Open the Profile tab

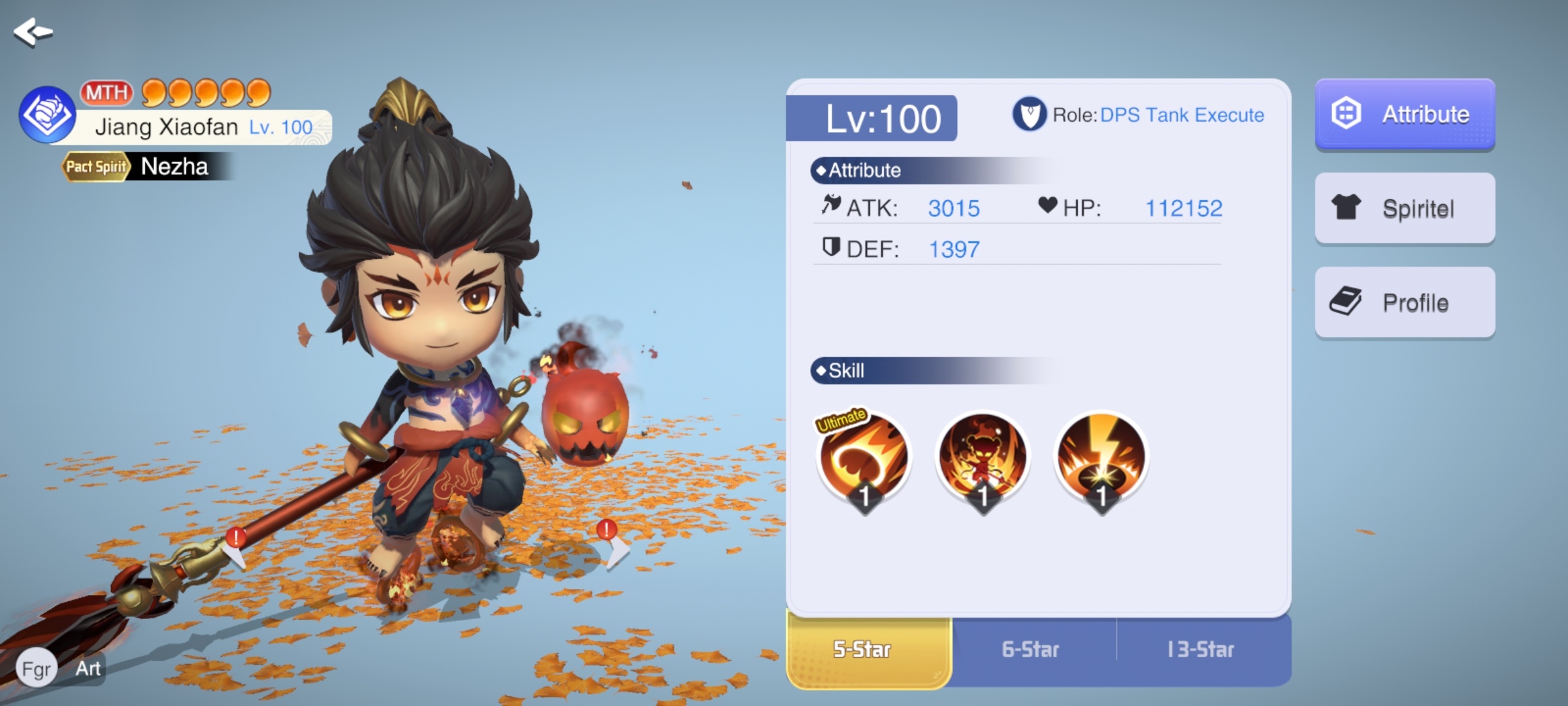click(x=1405, y=303)
